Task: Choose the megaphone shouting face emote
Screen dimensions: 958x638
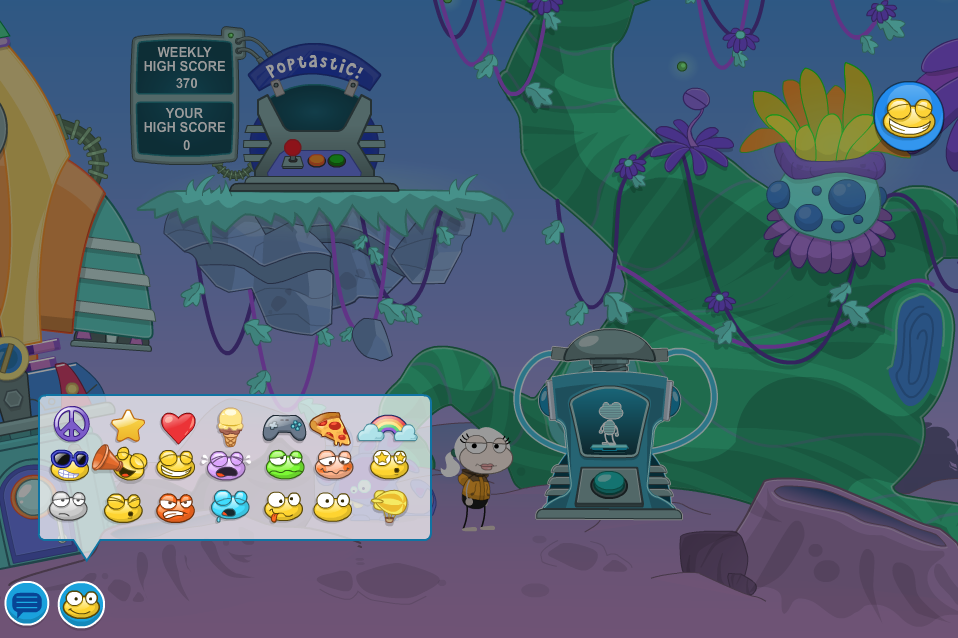Action: (122, 464)
